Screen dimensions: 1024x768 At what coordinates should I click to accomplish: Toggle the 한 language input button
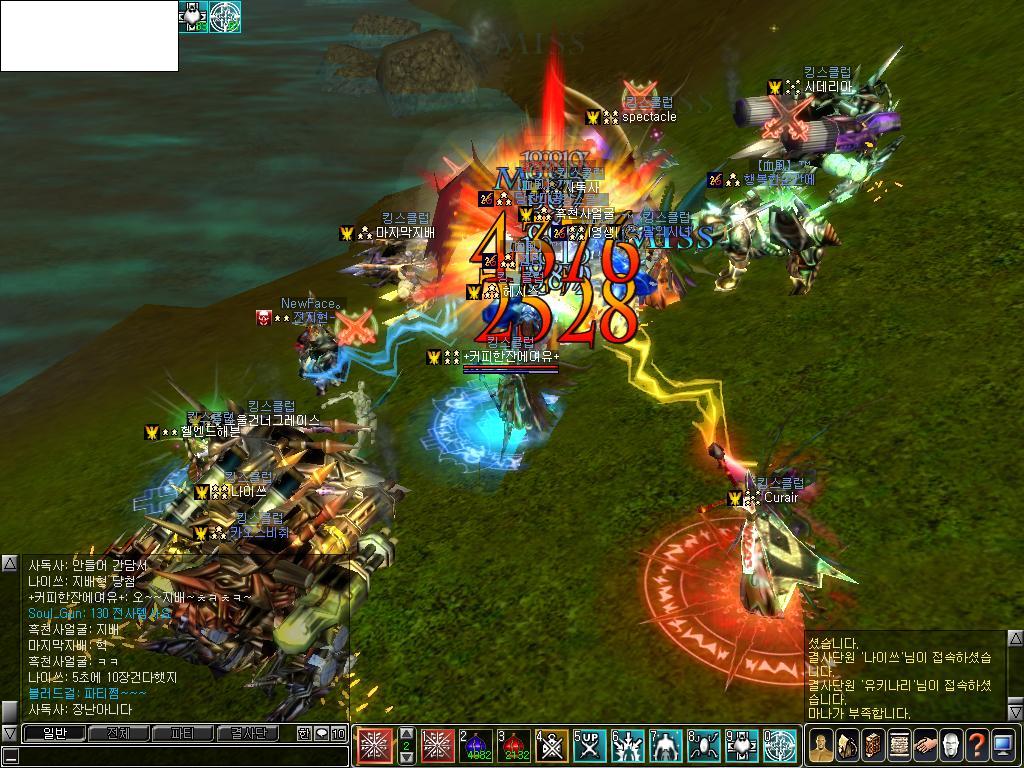(x=304, y=733)
